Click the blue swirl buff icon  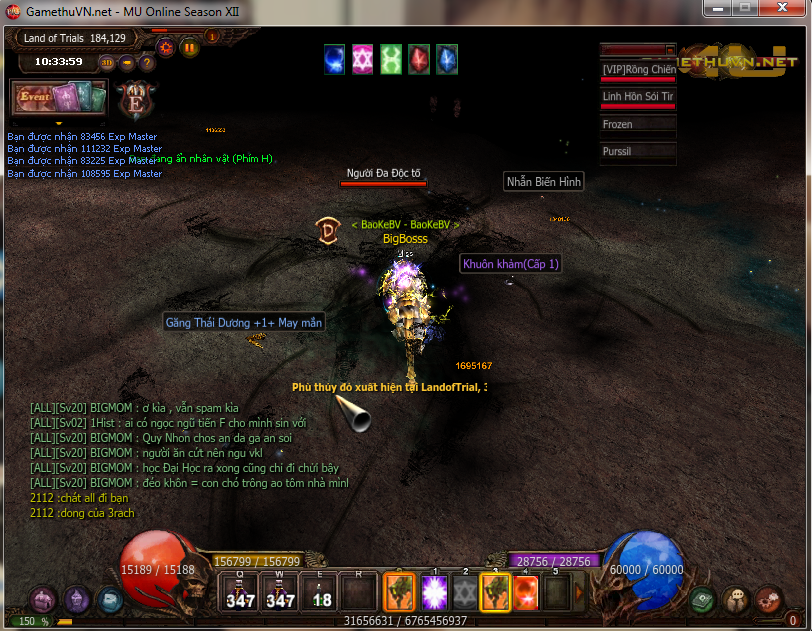[334, 59]
